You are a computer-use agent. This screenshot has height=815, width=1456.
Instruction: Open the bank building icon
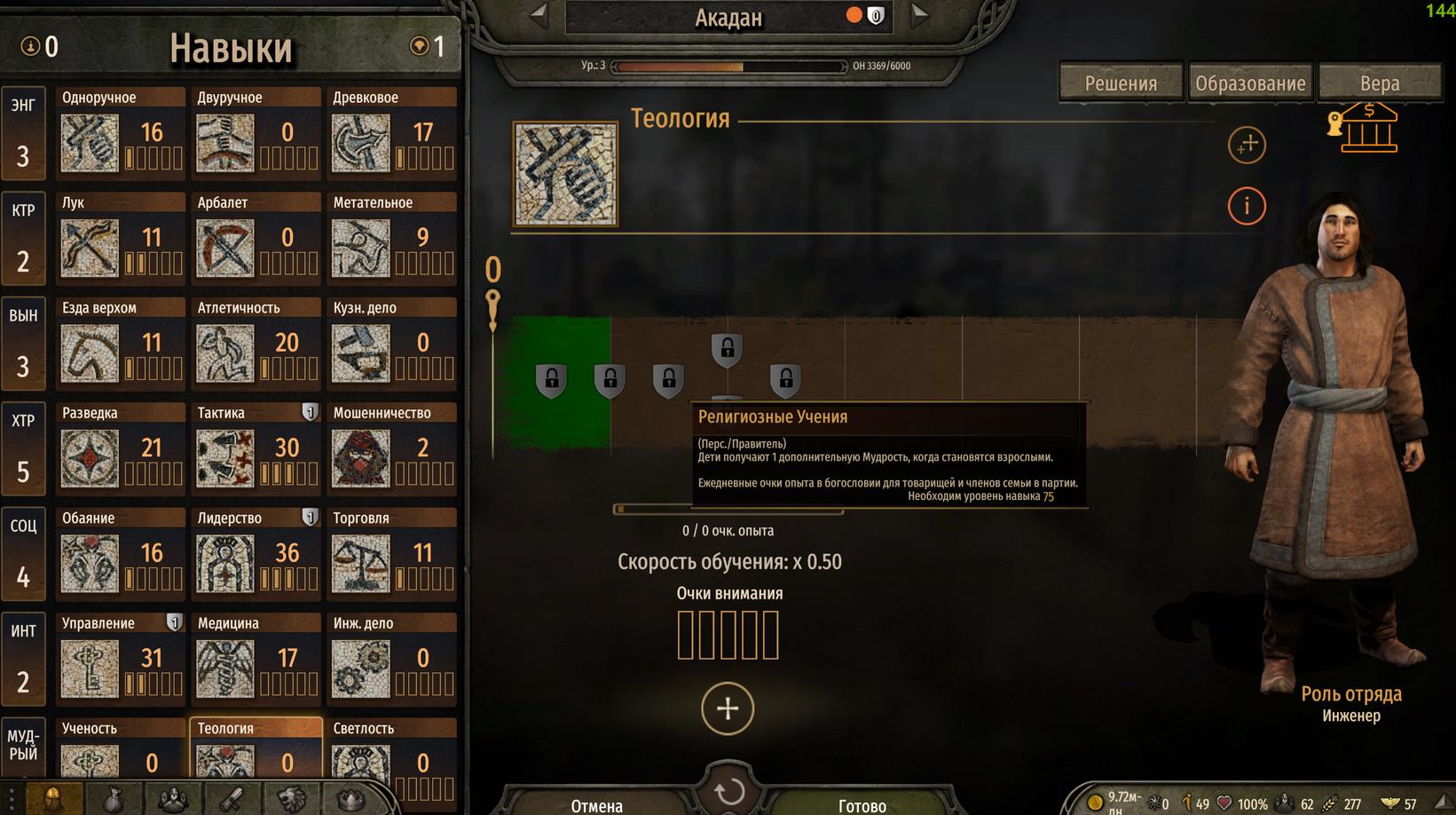click(1367, 128)
